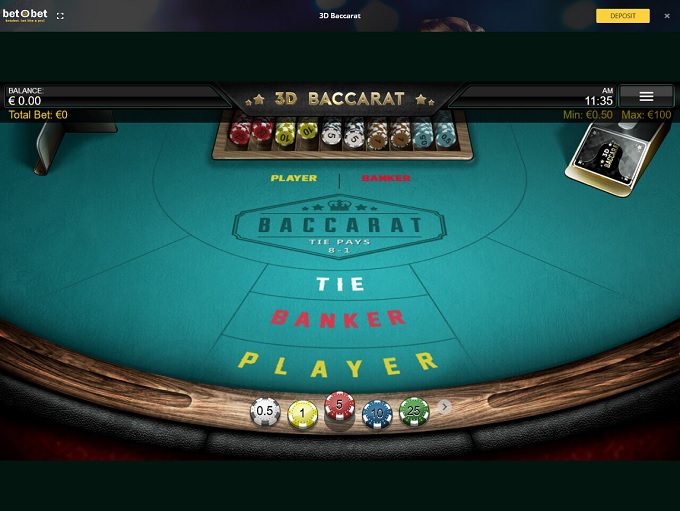Bet on the red BANKER area
The height and width of the screenshot is (511, 680).
click(339, 319)
